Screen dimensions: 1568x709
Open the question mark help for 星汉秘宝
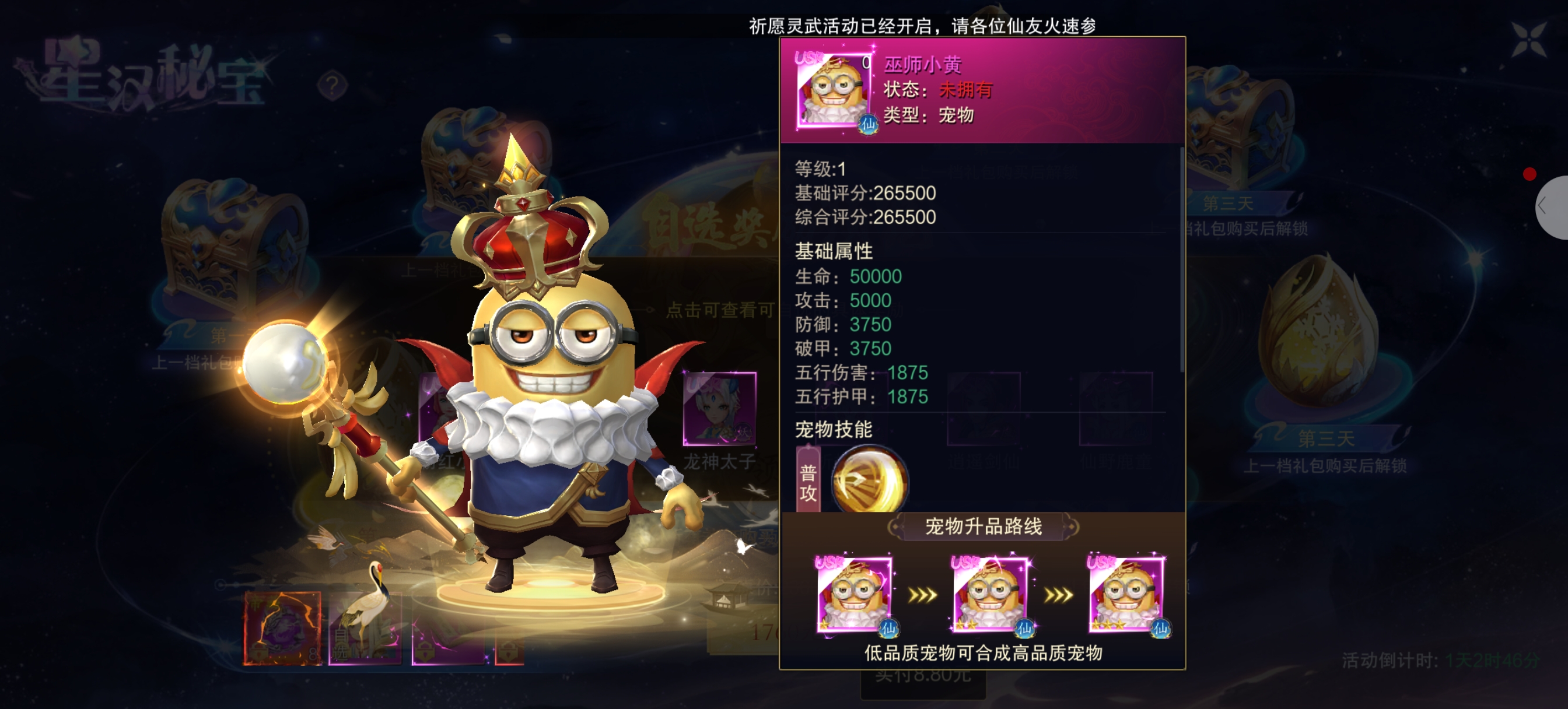coord(332,86)
